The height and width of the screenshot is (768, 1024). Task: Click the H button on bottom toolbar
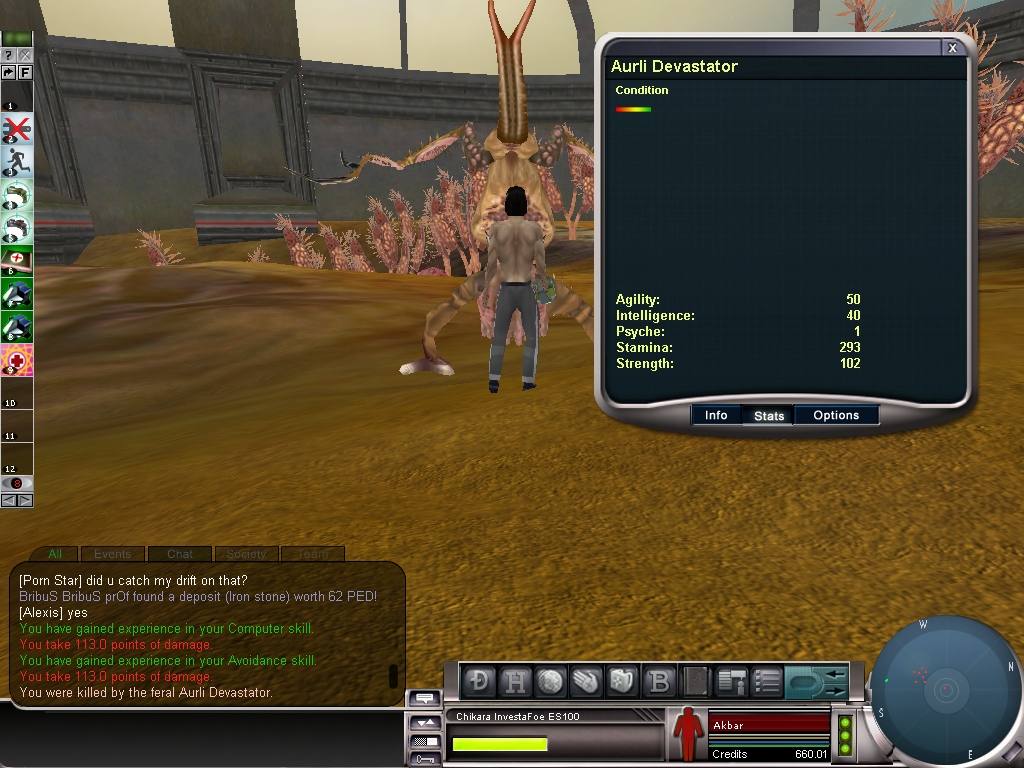[516, 681]
